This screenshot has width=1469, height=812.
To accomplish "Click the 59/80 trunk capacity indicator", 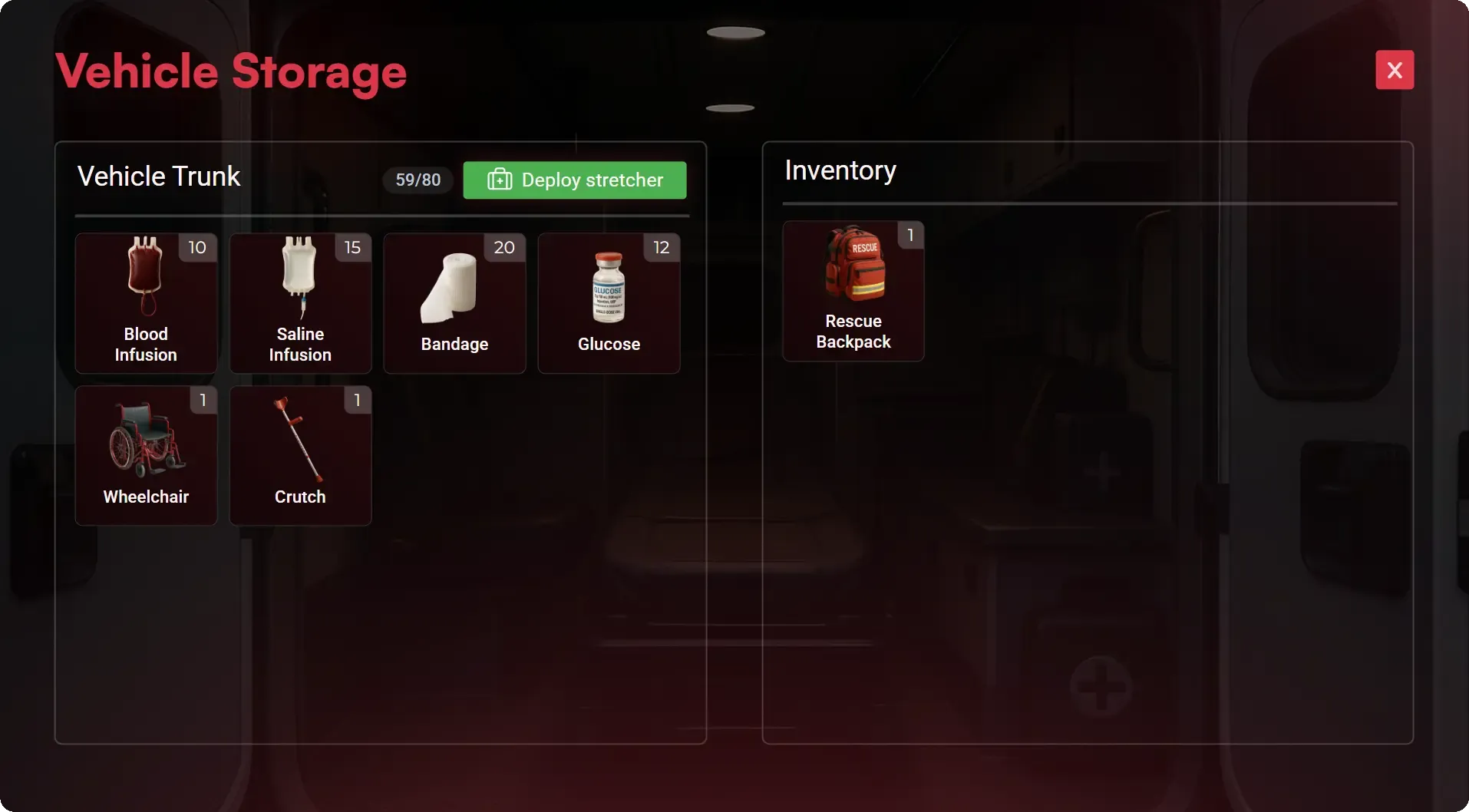I will coord(418,180).
